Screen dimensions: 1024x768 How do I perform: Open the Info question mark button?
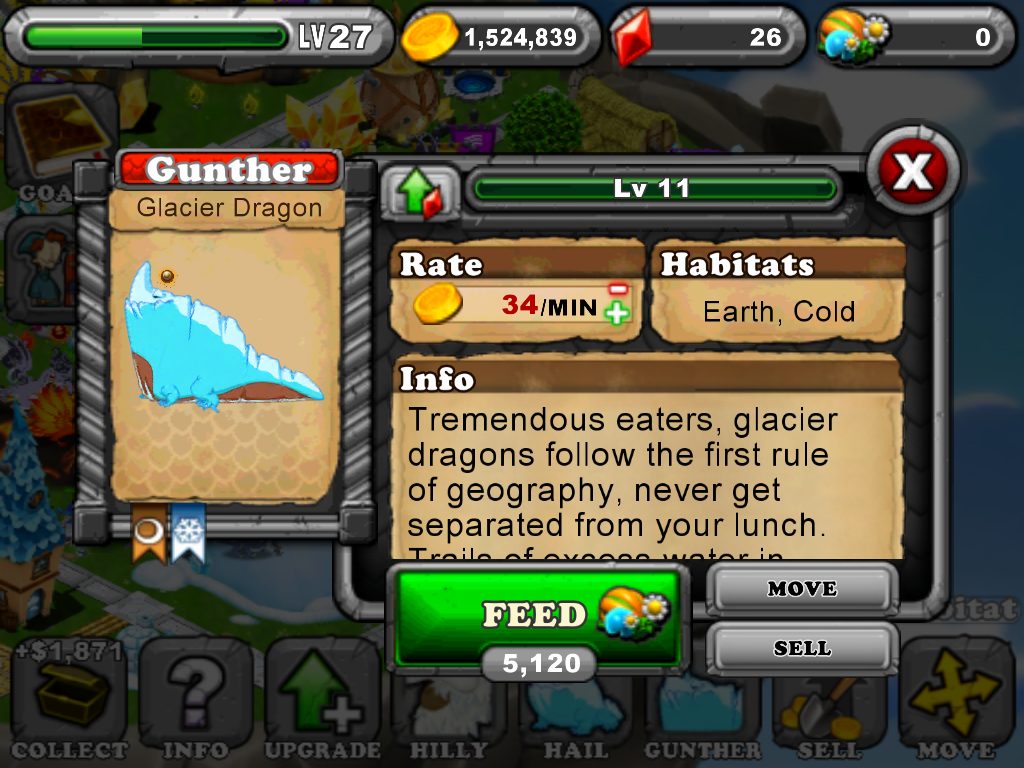click(196, 700)
